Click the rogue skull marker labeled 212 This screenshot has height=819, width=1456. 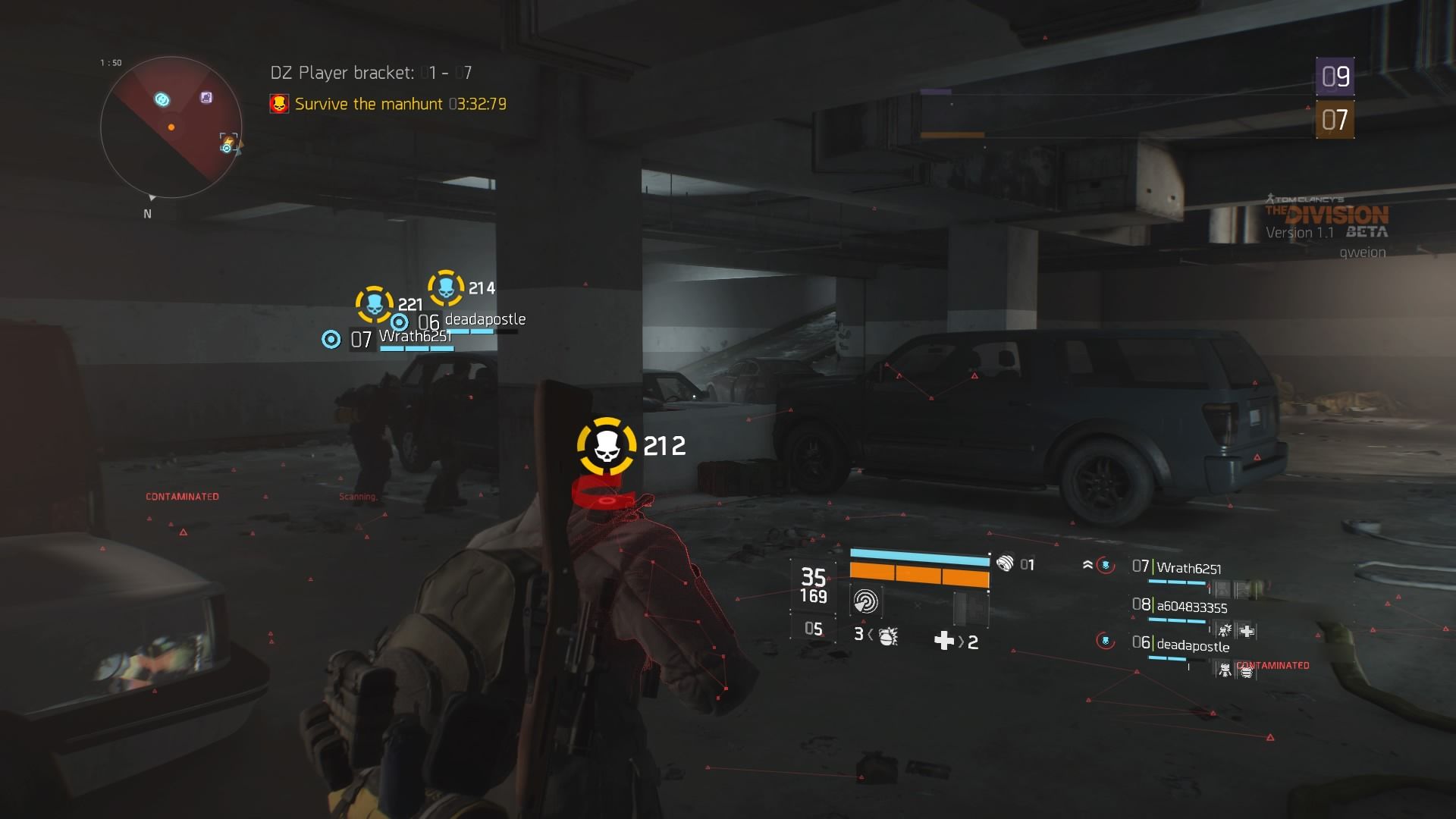607,446
